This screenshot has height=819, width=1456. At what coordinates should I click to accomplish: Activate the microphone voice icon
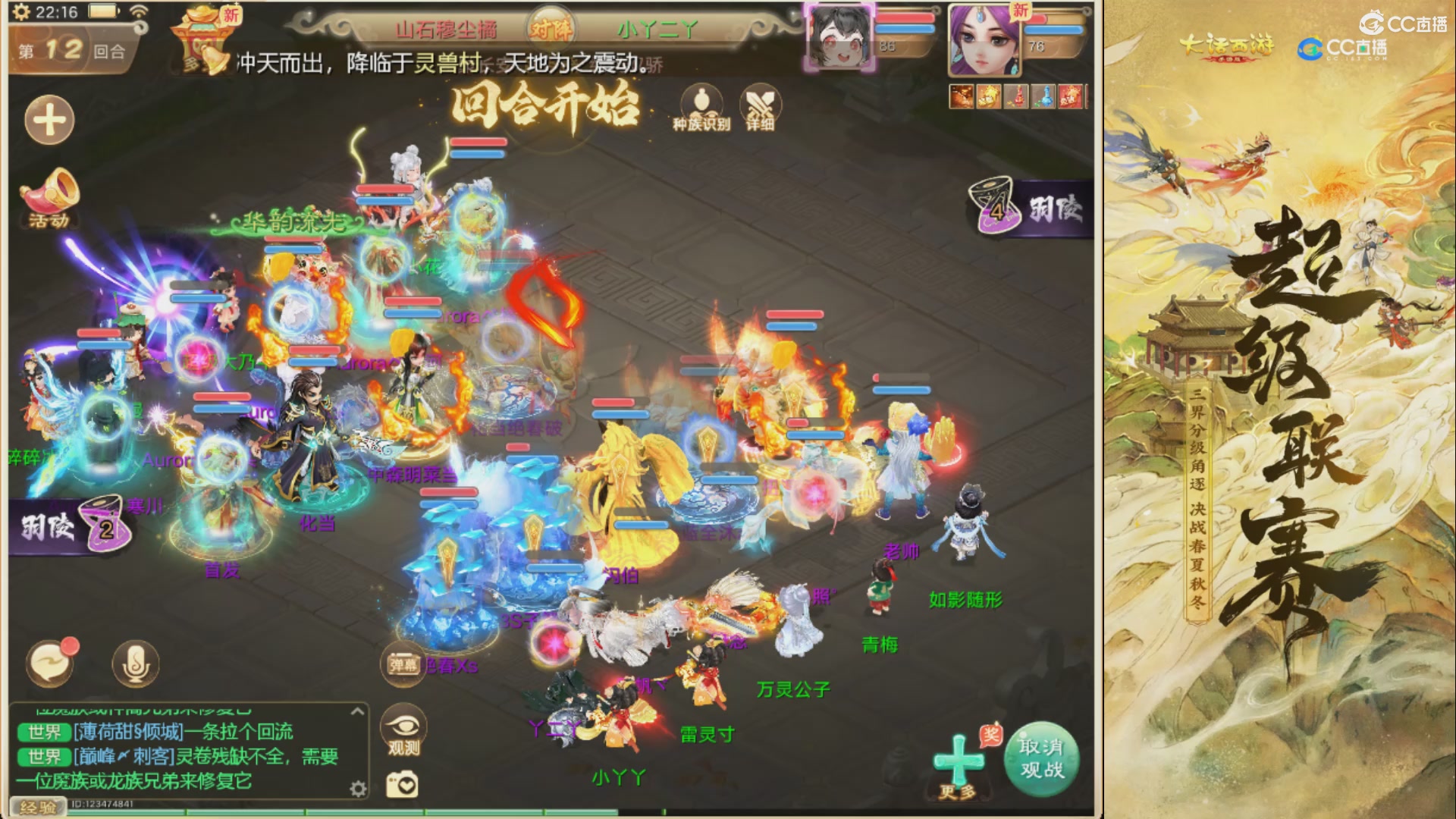136,663
